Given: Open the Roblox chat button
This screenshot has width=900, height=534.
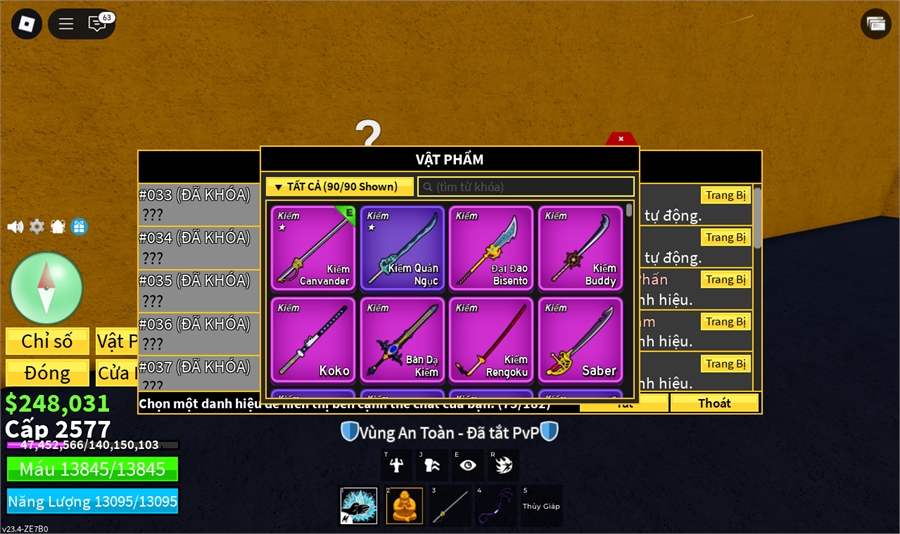Looking at the screenshot, I should (98, 24).
